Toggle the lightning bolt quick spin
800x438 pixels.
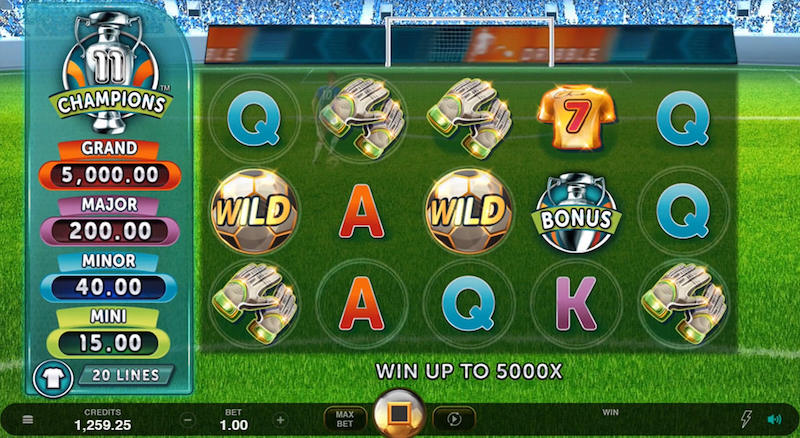[745, 420]
